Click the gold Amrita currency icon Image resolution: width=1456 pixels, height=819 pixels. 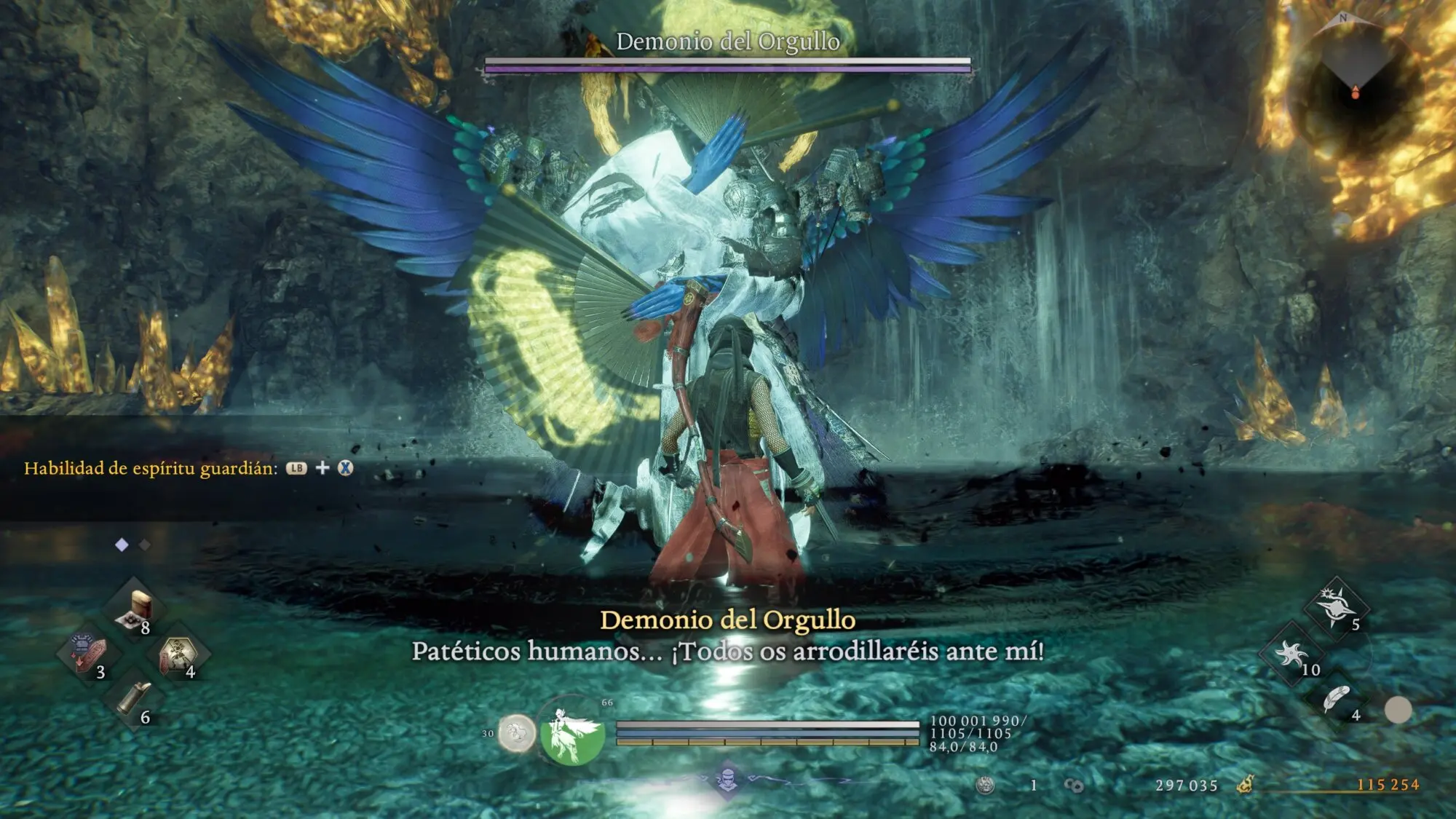1246,784
